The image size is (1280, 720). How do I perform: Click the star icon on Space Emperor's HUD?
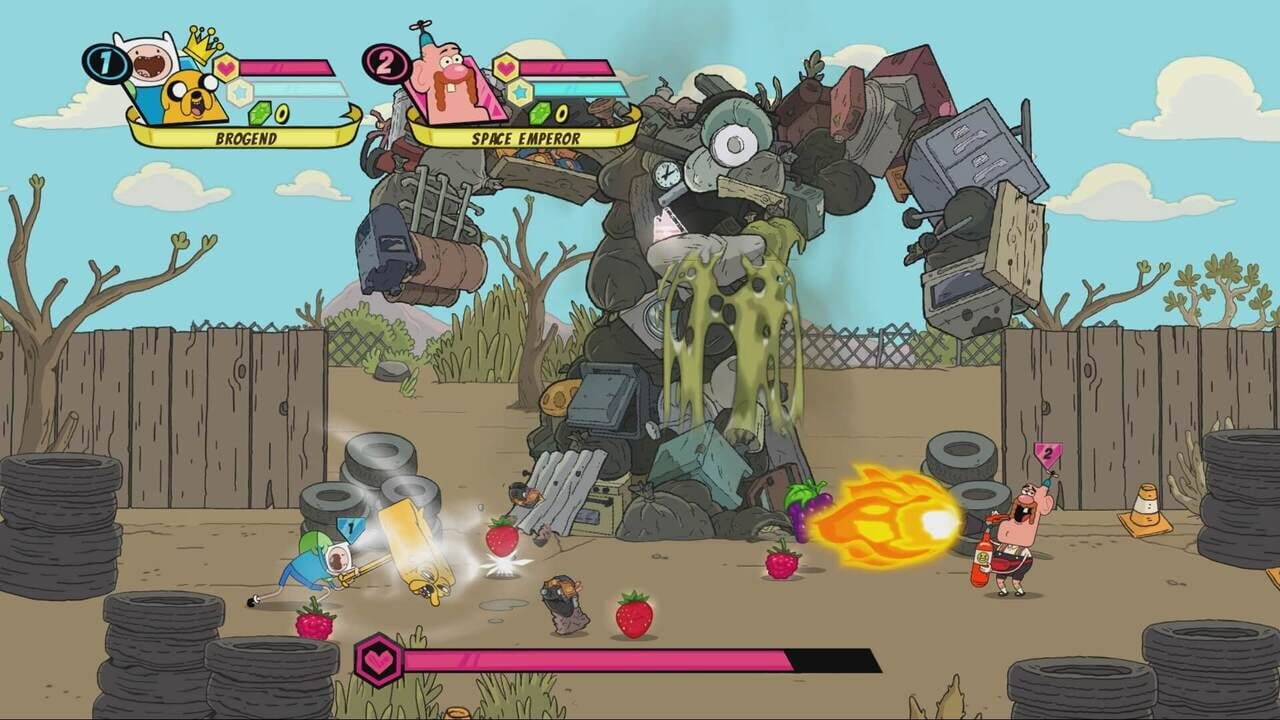[x=518, y=91]
